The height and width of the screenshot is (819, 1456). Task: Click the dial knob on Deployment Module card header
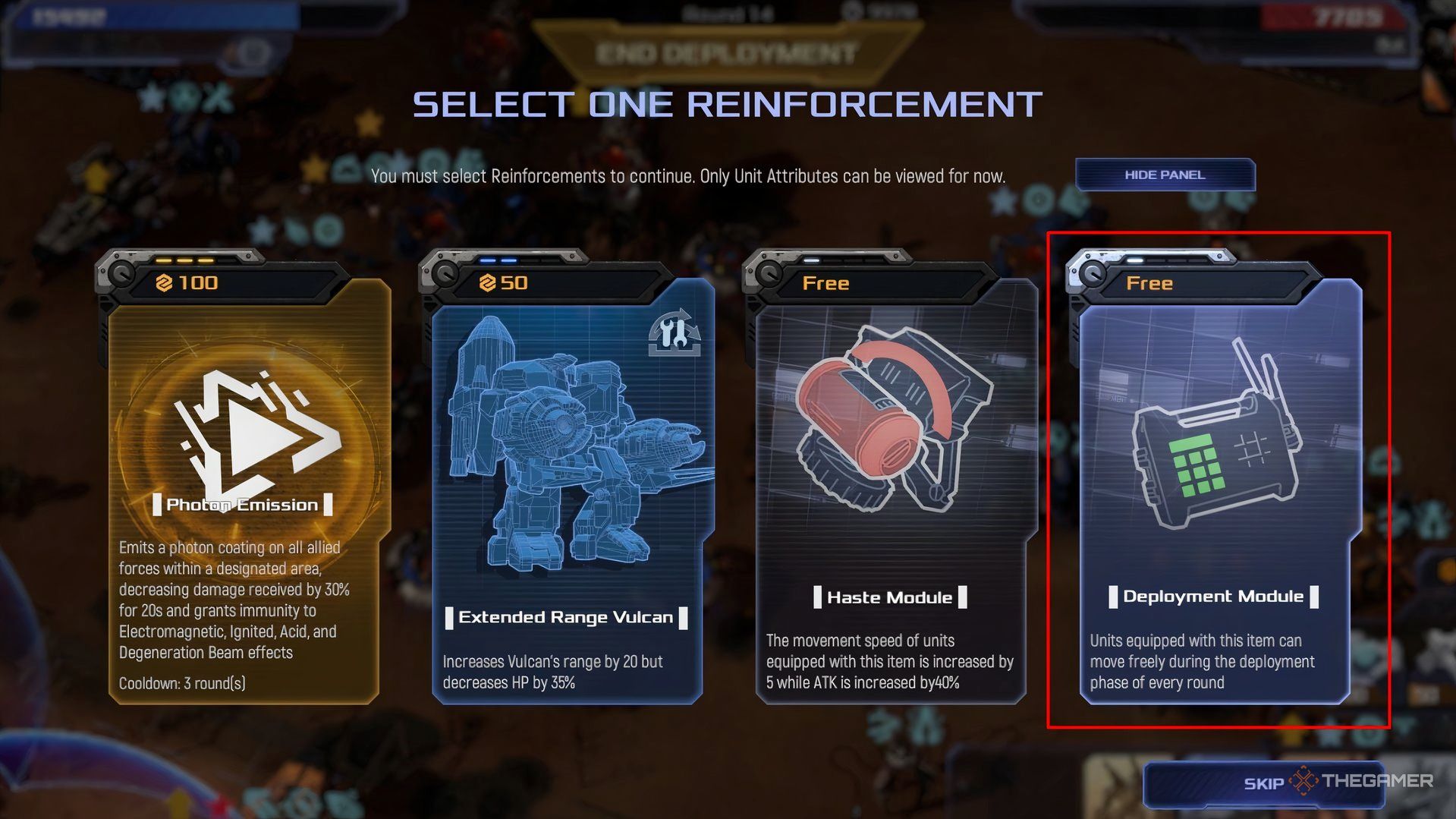pos(1093,275)
